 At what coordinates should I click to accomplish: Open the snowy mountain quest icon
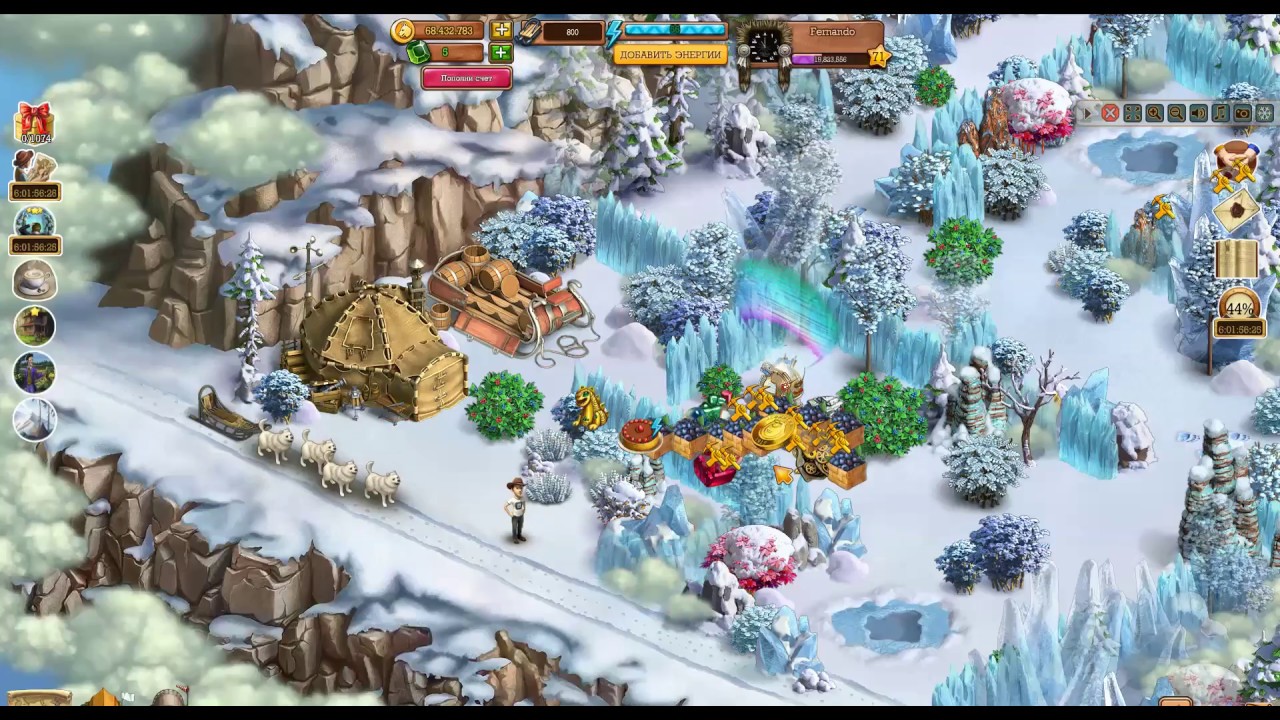(x=34, y=418)
